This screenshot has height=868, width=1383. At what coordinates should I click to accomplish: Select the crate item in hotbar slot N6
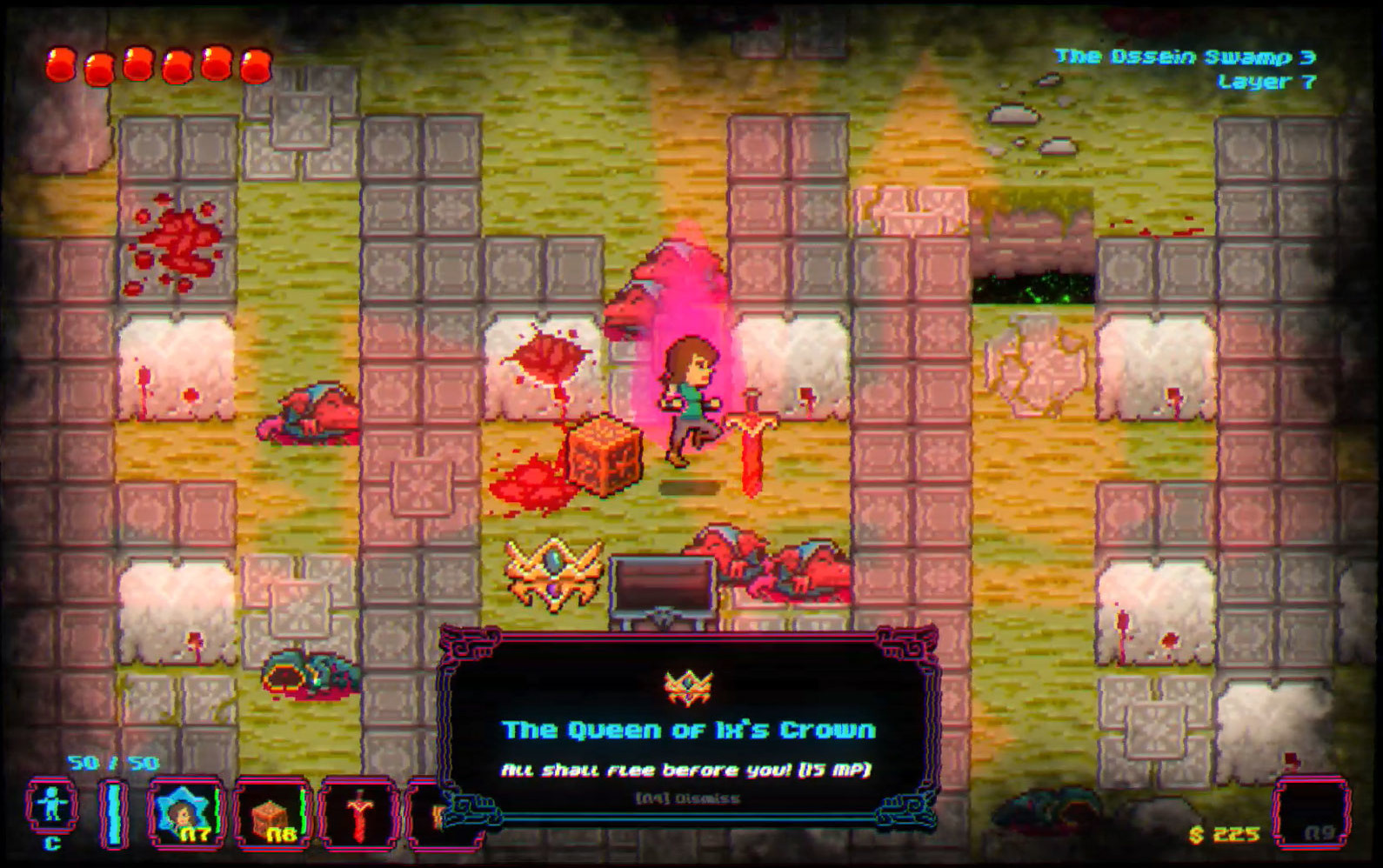pyautogui.click(x=273, y=810)
